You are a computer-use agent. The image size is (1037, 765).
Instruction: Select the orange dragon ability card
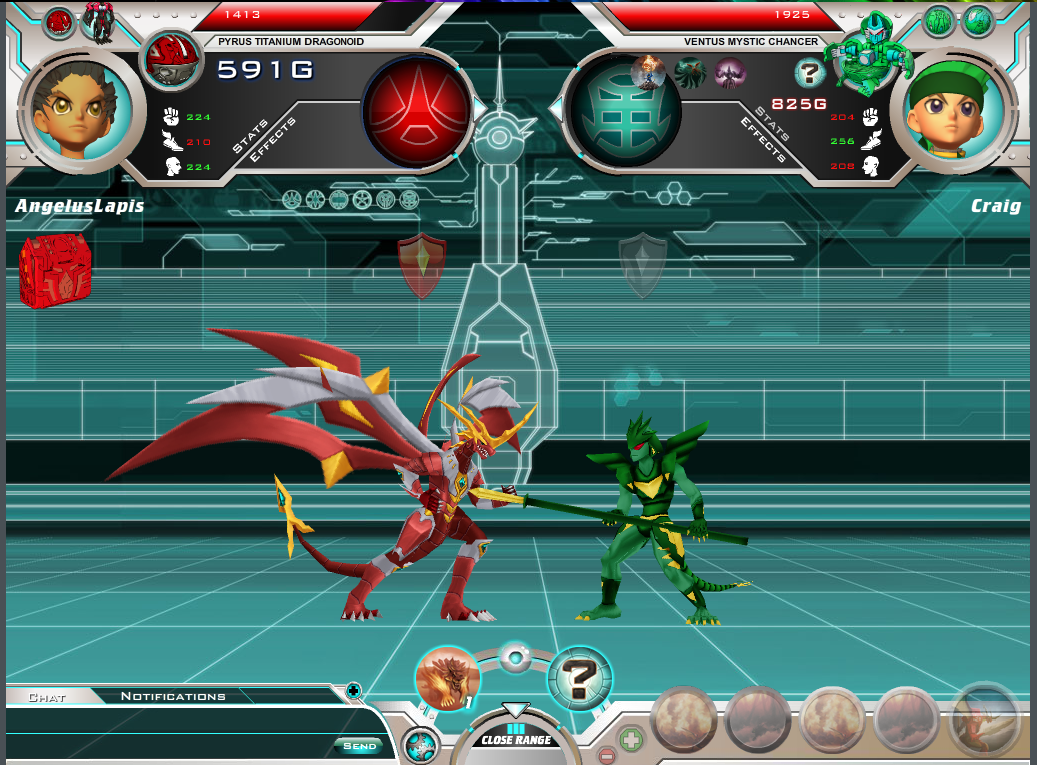coord(447,679)
